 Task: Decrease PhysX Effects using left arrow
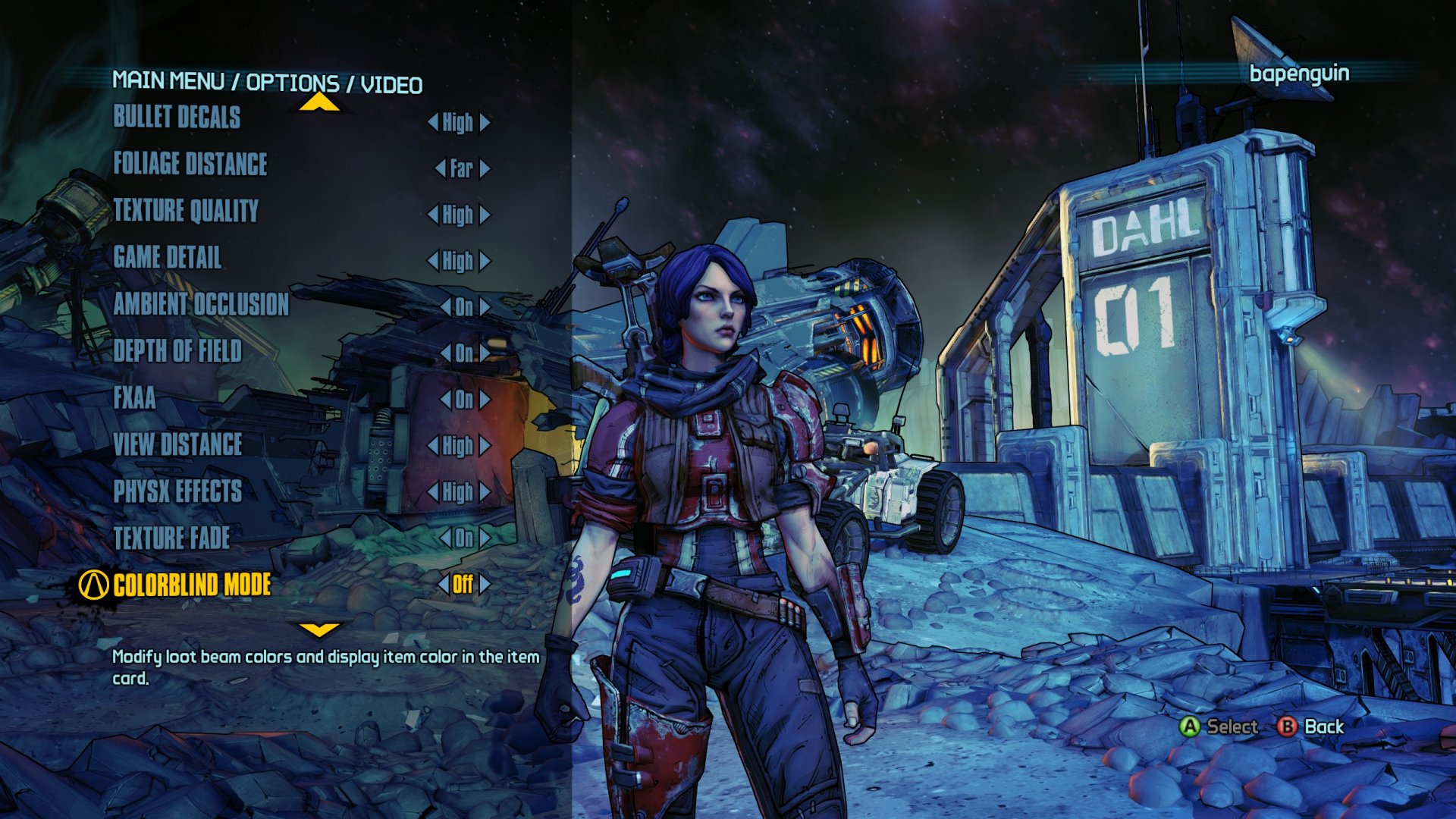(x=433, y=492)
